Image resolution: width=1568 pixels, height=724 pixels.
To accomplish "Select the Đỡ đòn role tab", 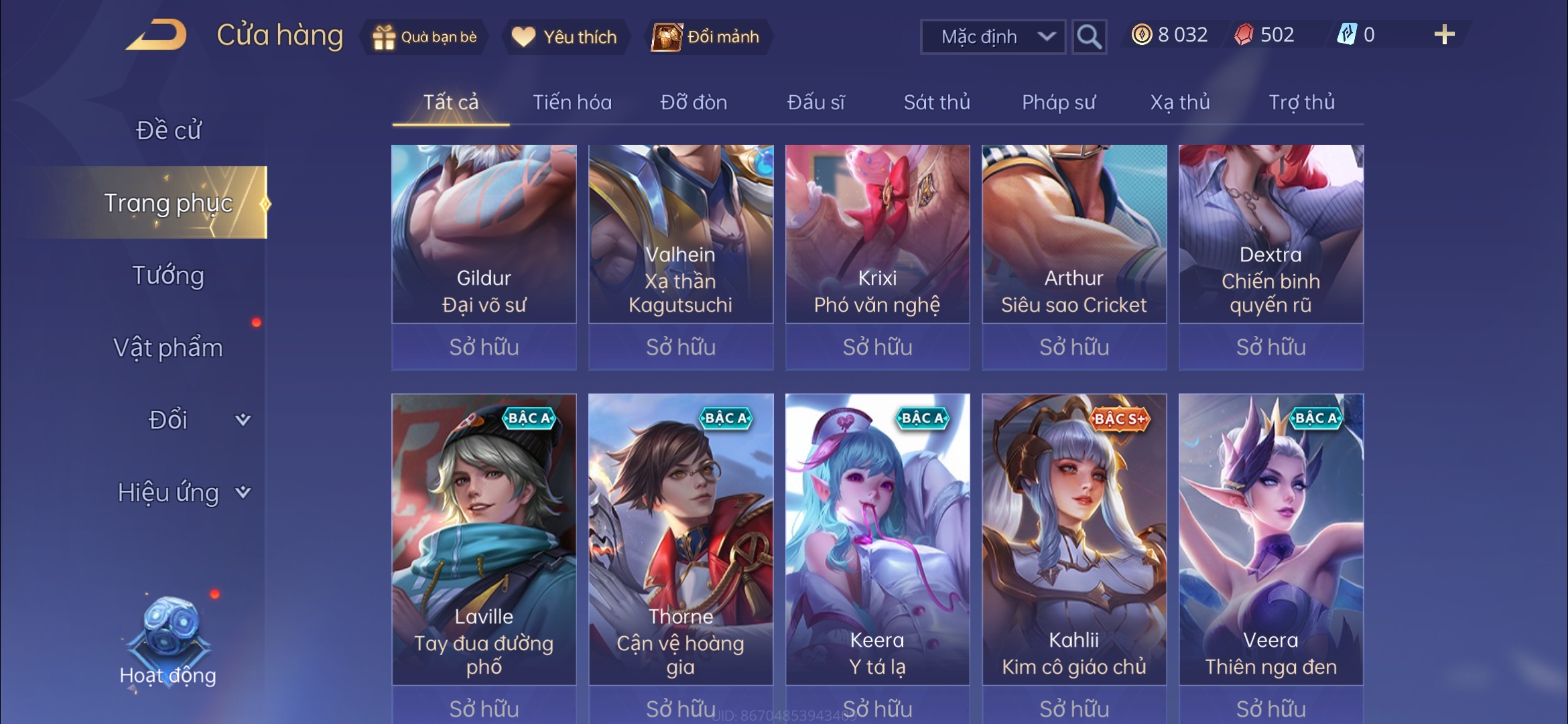I will point(694,103).
